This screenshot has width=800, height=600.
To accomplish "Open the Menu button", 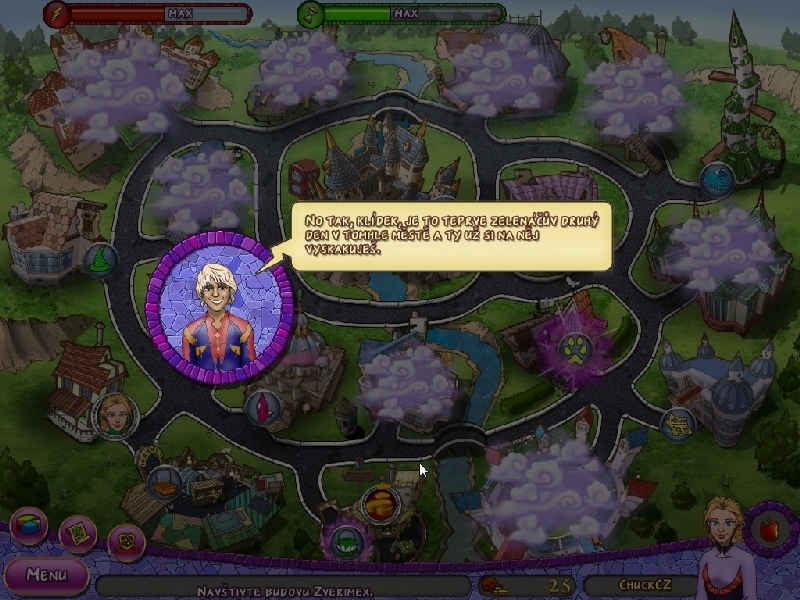I will [45, 575].
